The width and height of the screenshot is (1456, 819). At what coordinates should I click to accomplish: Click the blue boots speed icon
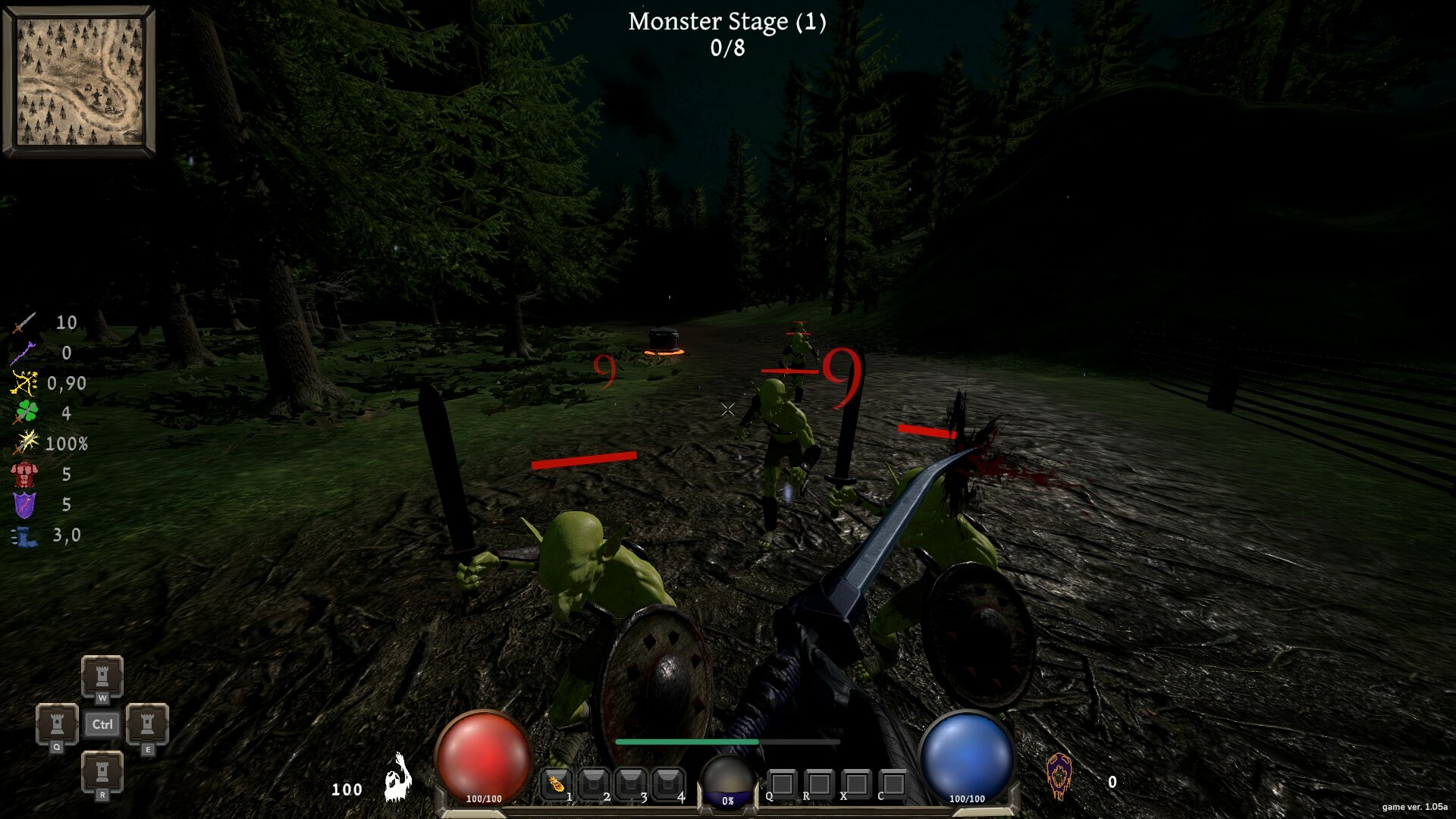pyautogui.click(x=25, y=535)
